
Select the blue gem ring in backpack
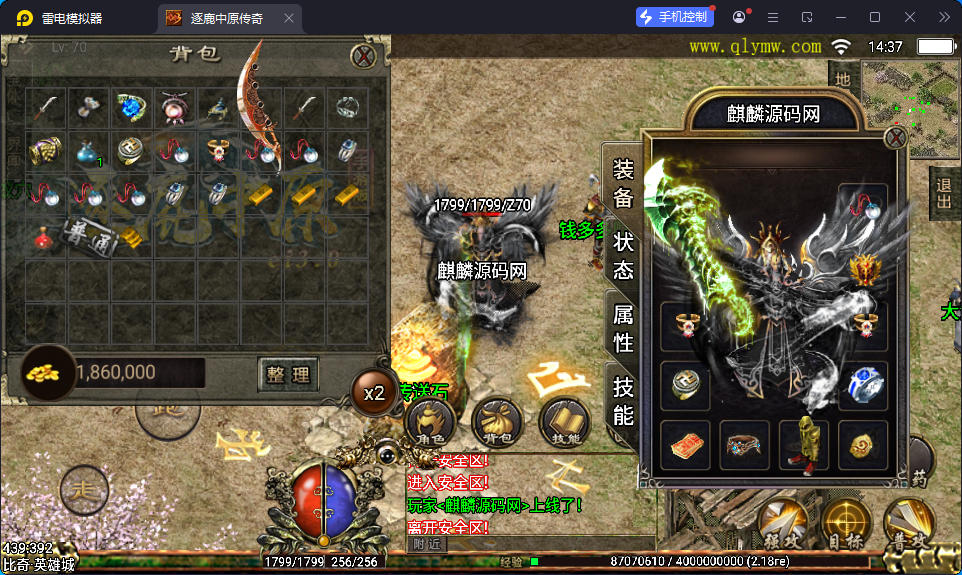click(x=131, y=107)
